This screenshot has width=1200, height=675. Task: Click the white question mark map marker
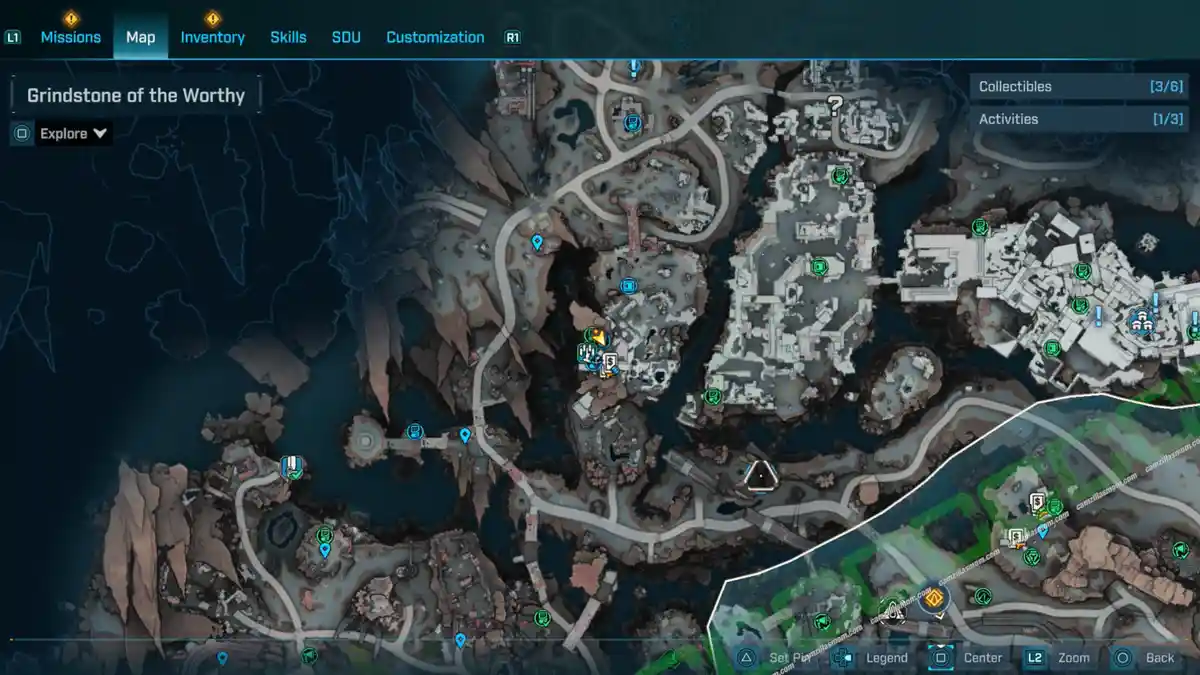tap(835, 104)
